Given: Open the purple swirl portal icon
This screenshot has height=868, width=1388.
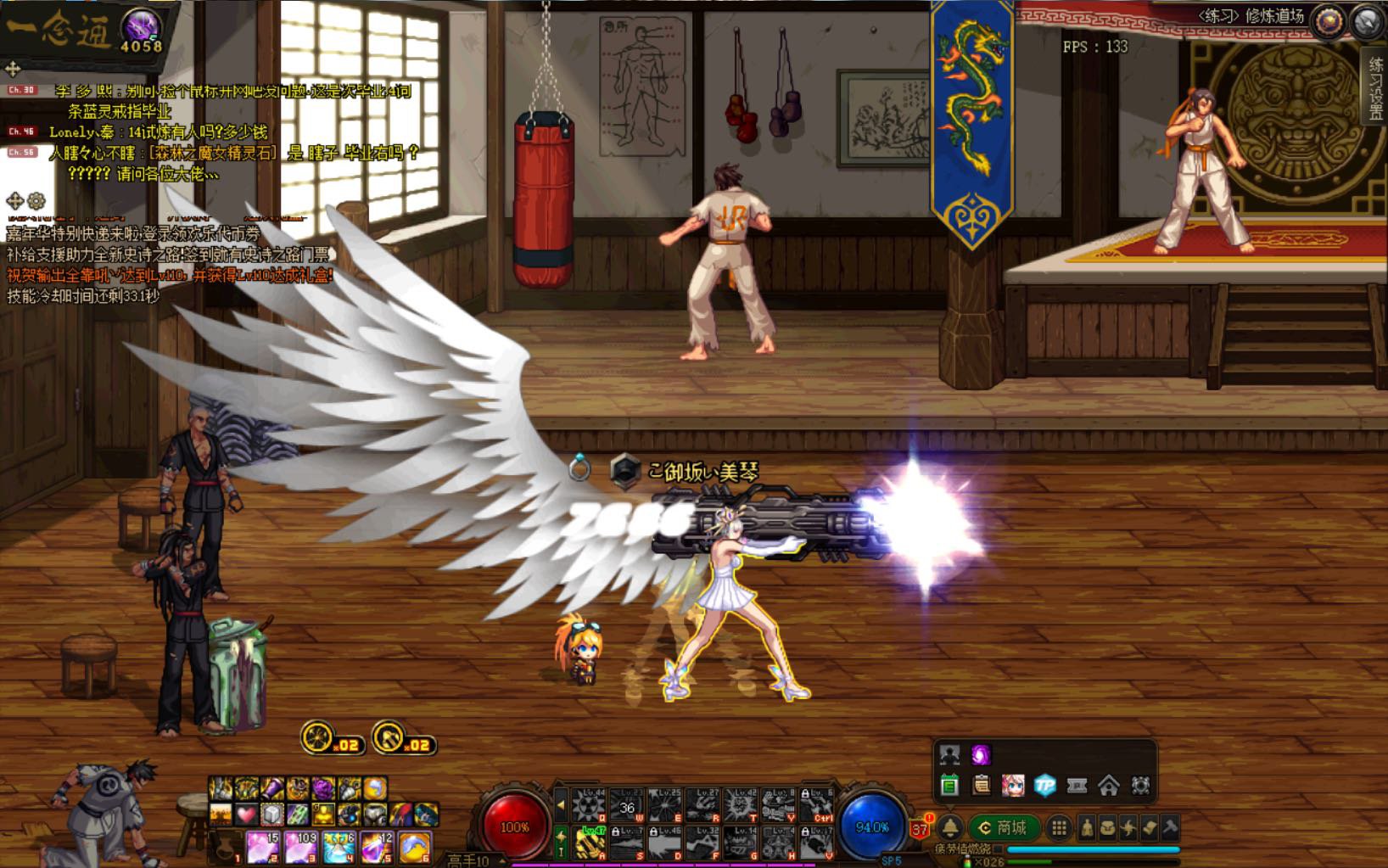Looking at the screenshot, I should [980, 754].
